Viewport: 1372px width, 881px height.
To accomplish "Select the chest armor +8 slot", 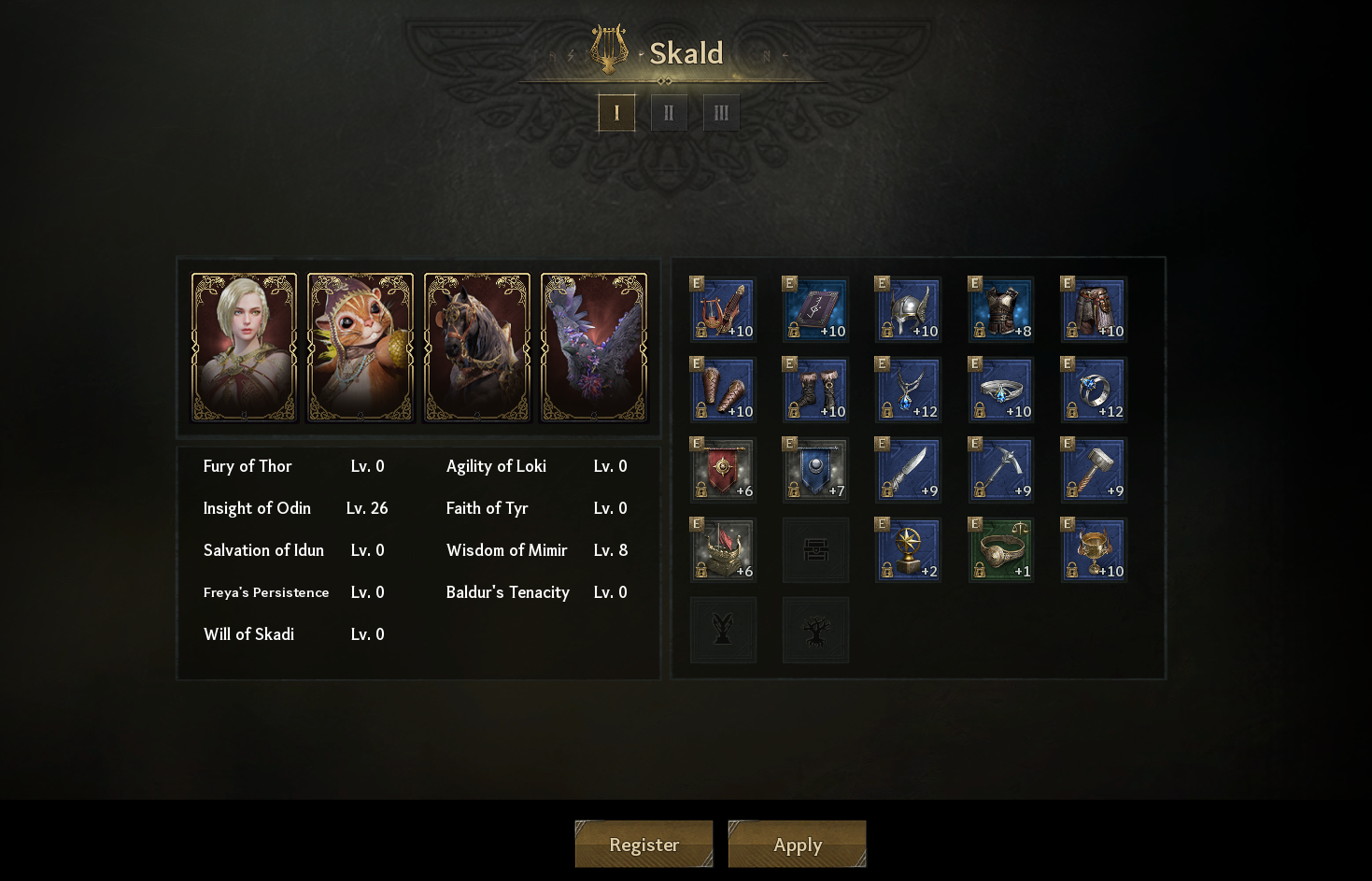I will [1000, 309].
